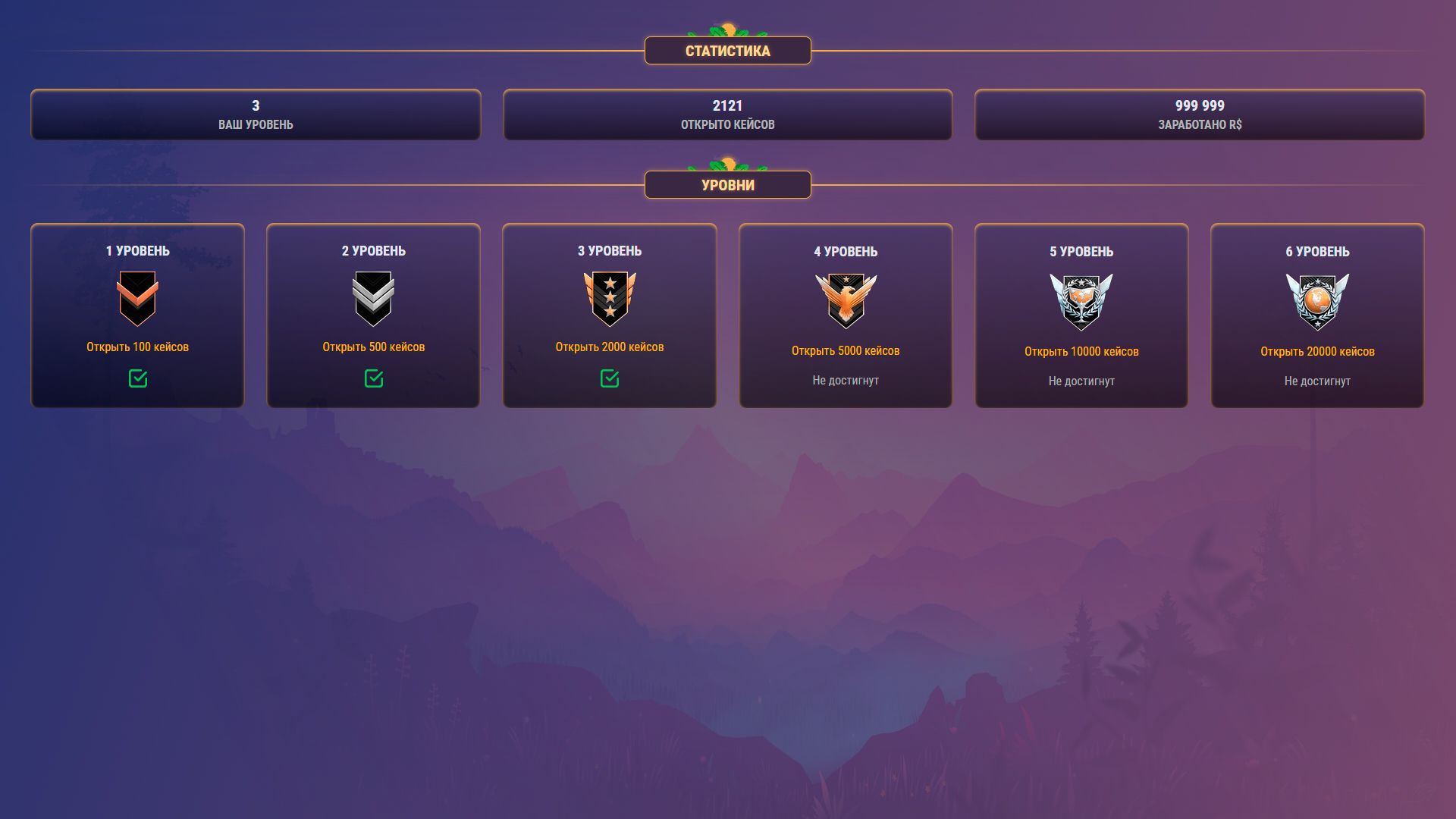Toggle the green checkmark on level 3 card

[609, 377]
